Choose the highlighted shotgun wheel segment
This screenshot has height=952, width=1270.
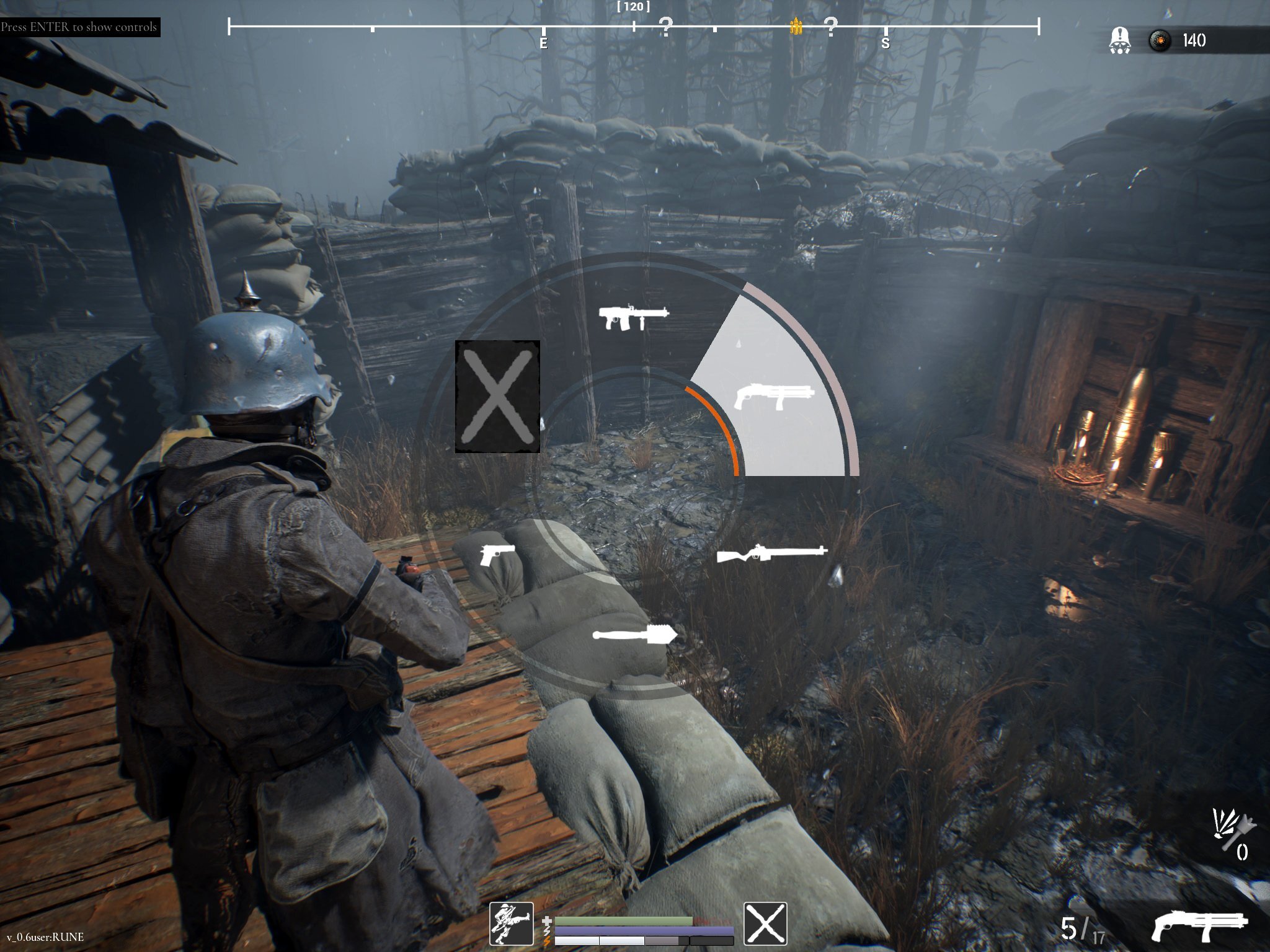773,396
